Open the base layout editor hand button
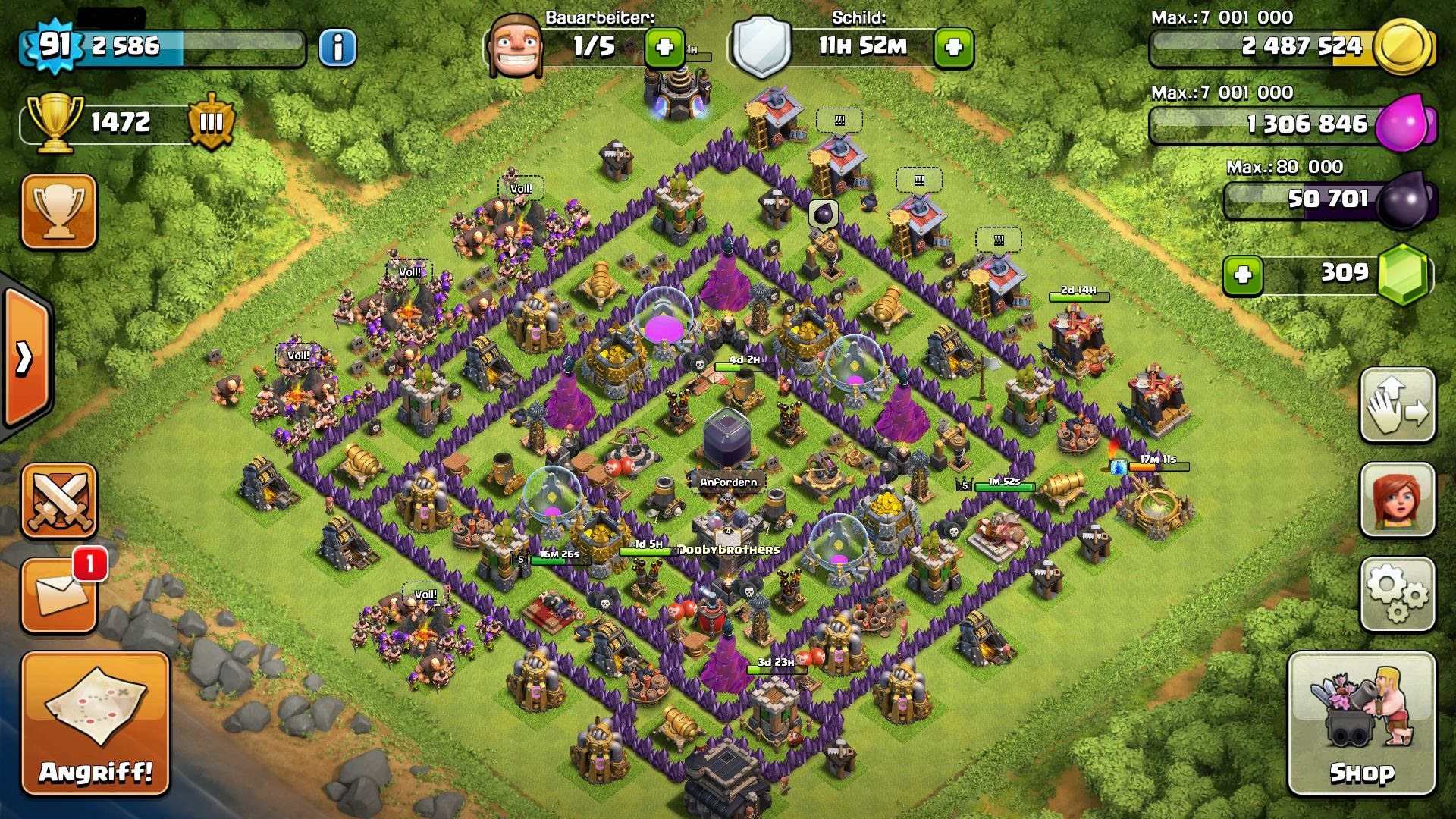Screen dimensions: 1456x819 [x=1397, y=405]
